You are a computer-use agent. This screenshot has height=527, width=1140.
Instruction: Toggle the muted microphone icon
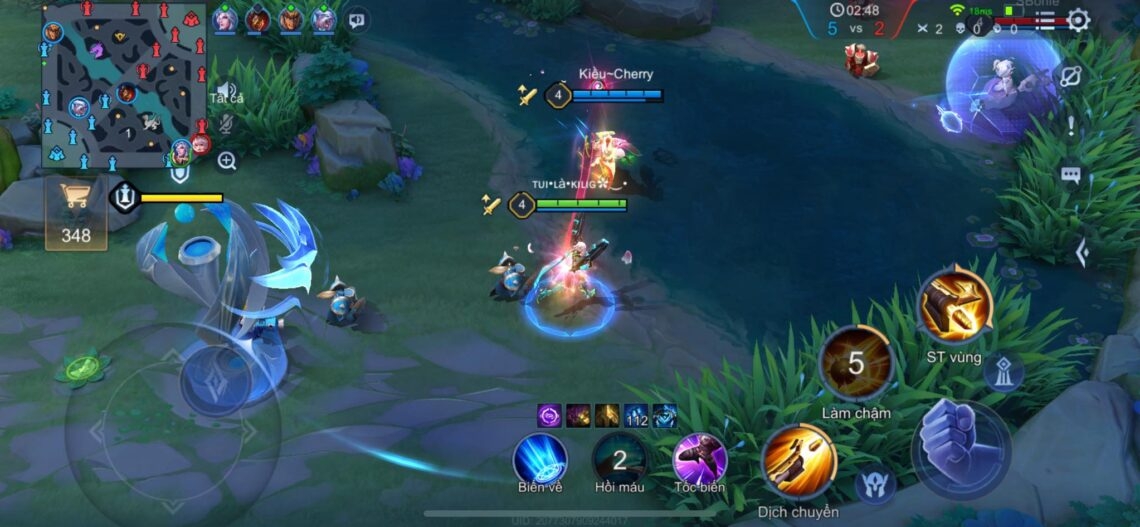[x=227, y=124]
